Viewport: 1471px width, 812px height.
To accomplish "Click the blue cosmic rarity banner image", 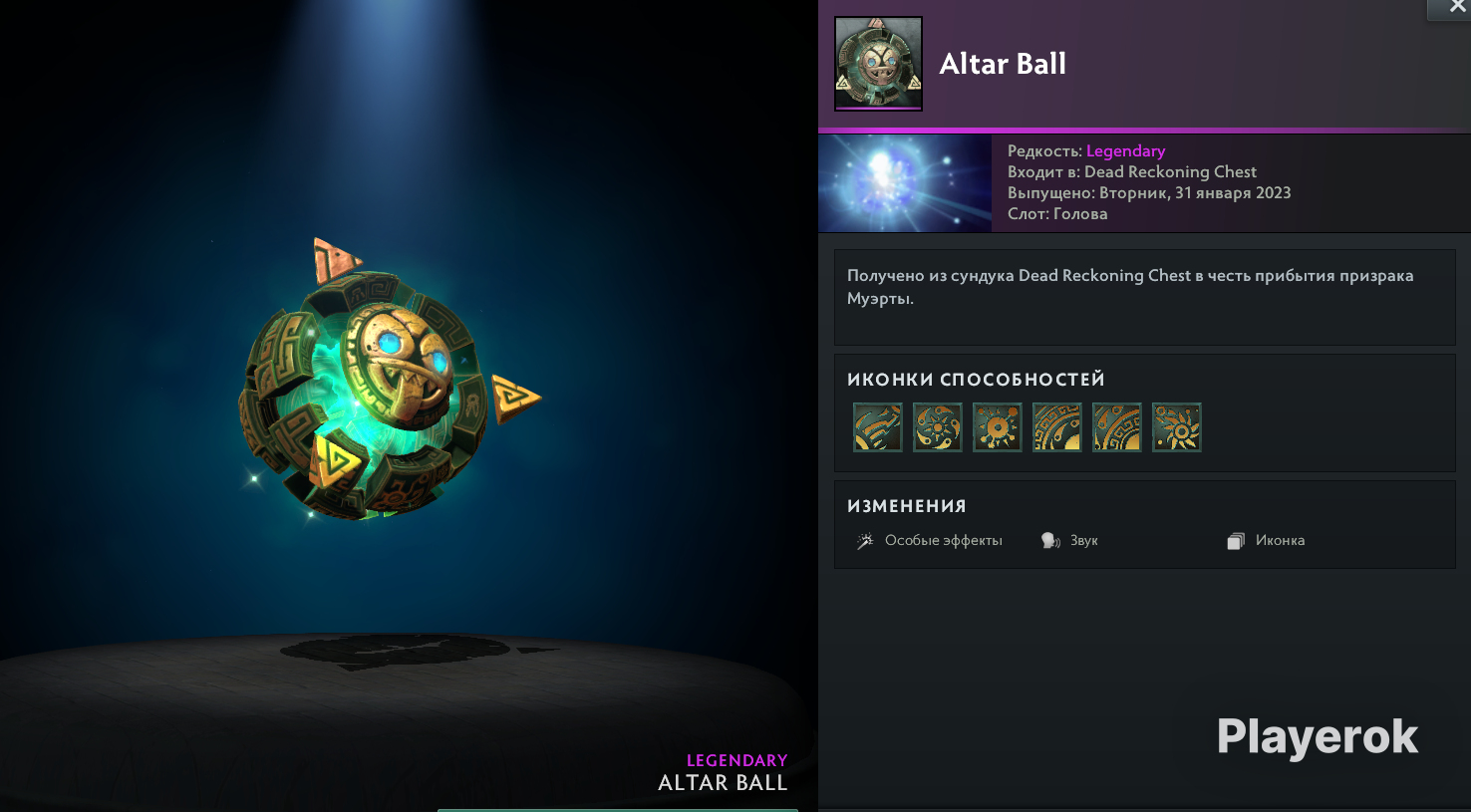I will 904,183.
